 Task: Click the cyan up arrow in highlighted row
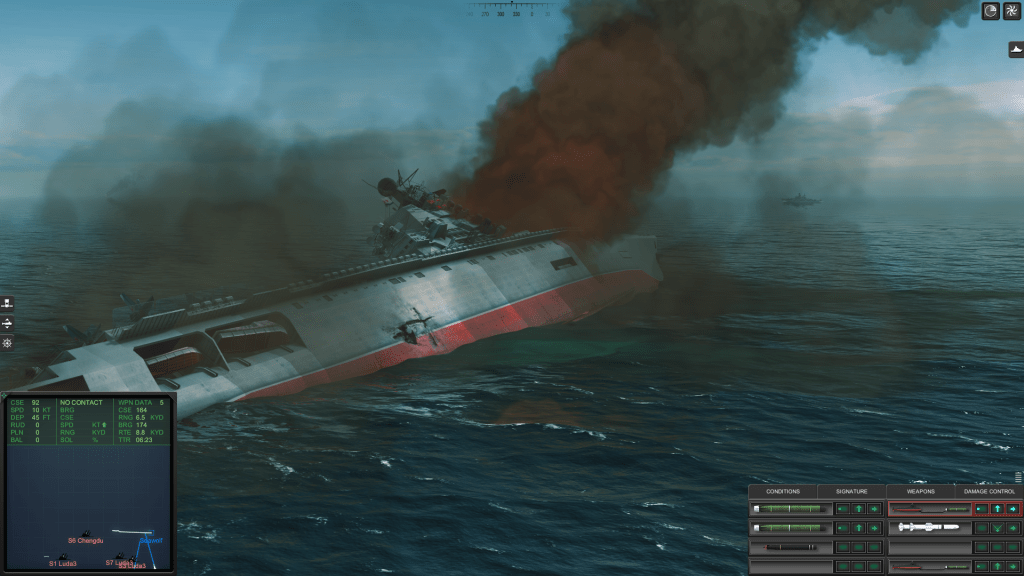point(997,508)
